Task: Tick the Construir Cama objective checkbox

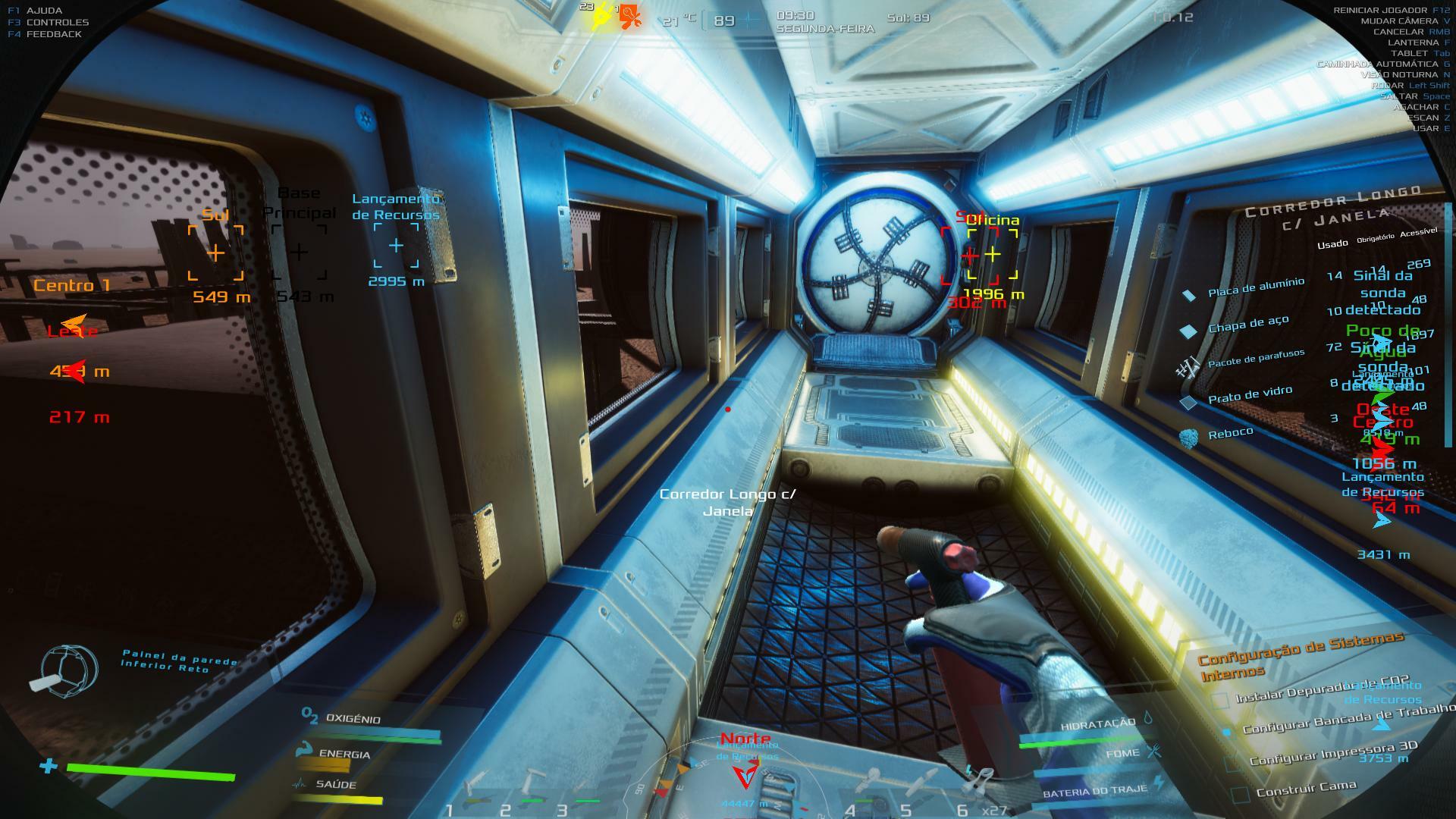Action: pyautogui.click(x=1241, y=795)
